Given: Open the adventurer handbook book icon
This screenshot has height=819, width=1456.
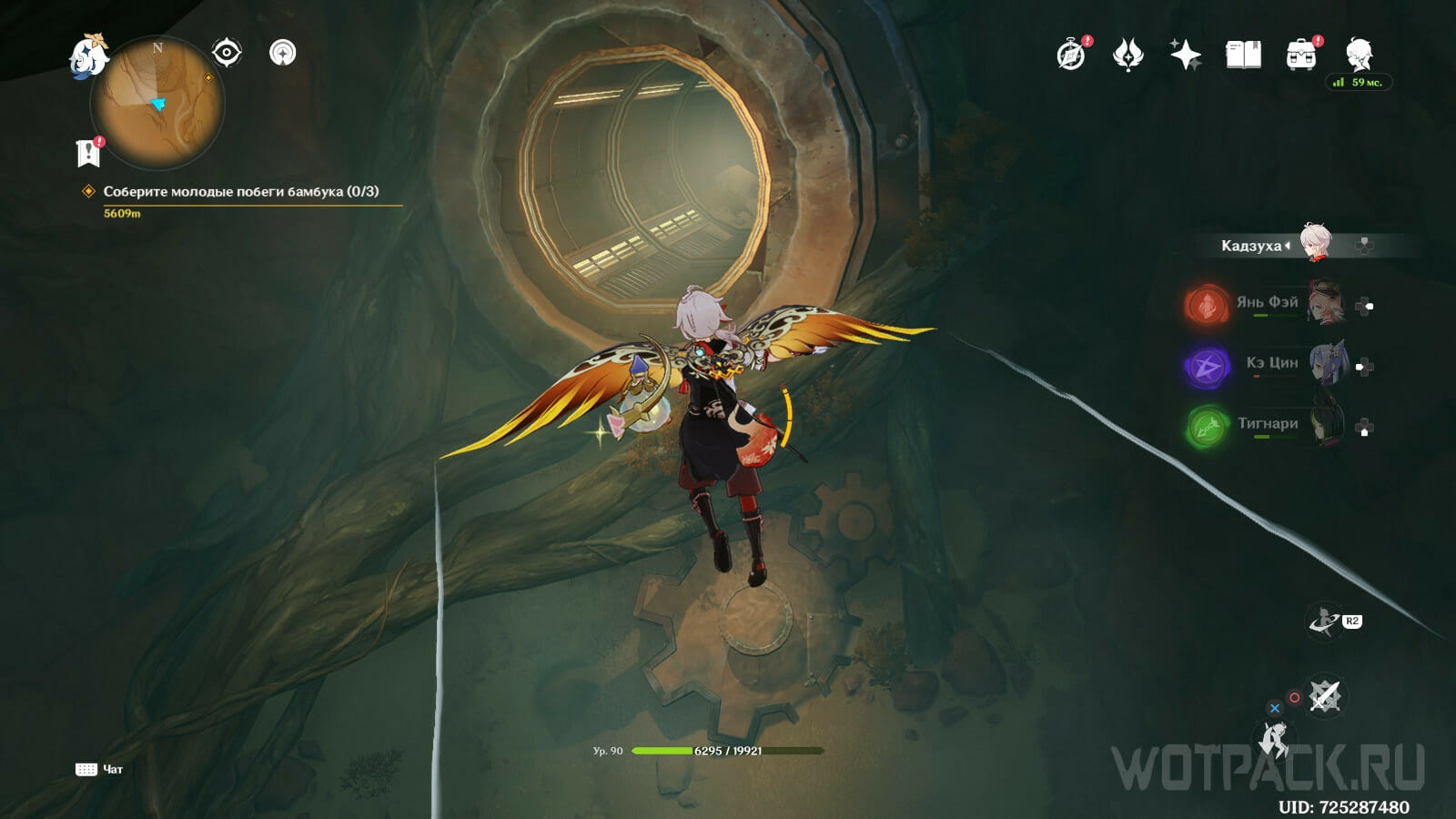Looking at the screenshot, I should coord(1243,56).
